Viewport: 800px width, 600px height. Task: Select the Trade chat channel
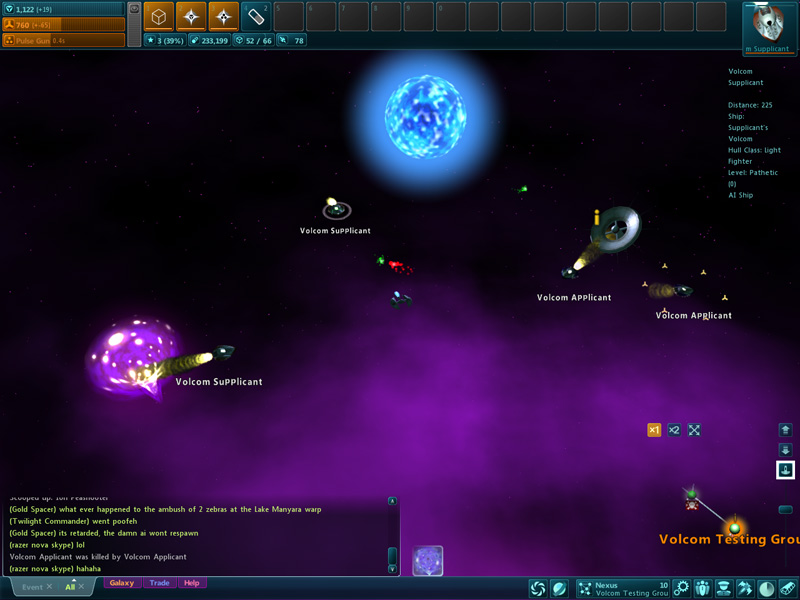tap(159, 583)
